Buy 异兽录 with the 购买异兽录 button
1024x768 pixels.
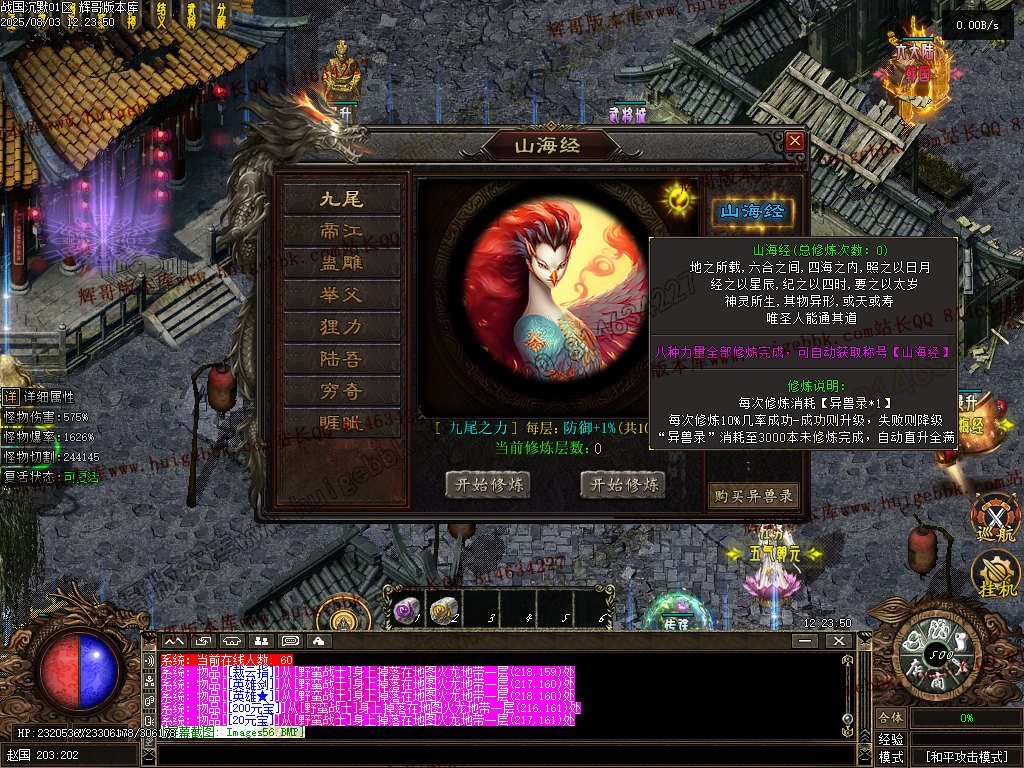pos(754,495)
